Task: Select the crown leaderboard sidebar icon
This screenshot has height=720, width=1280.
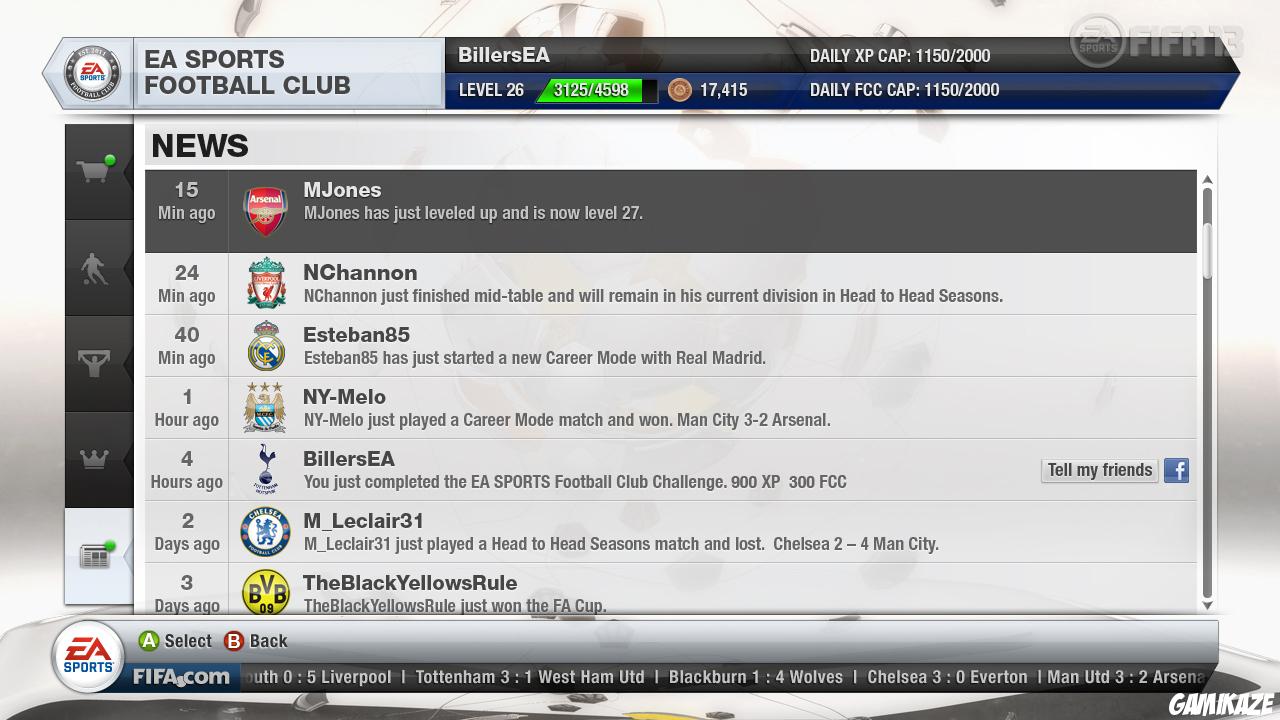Action: pos(96,459)
